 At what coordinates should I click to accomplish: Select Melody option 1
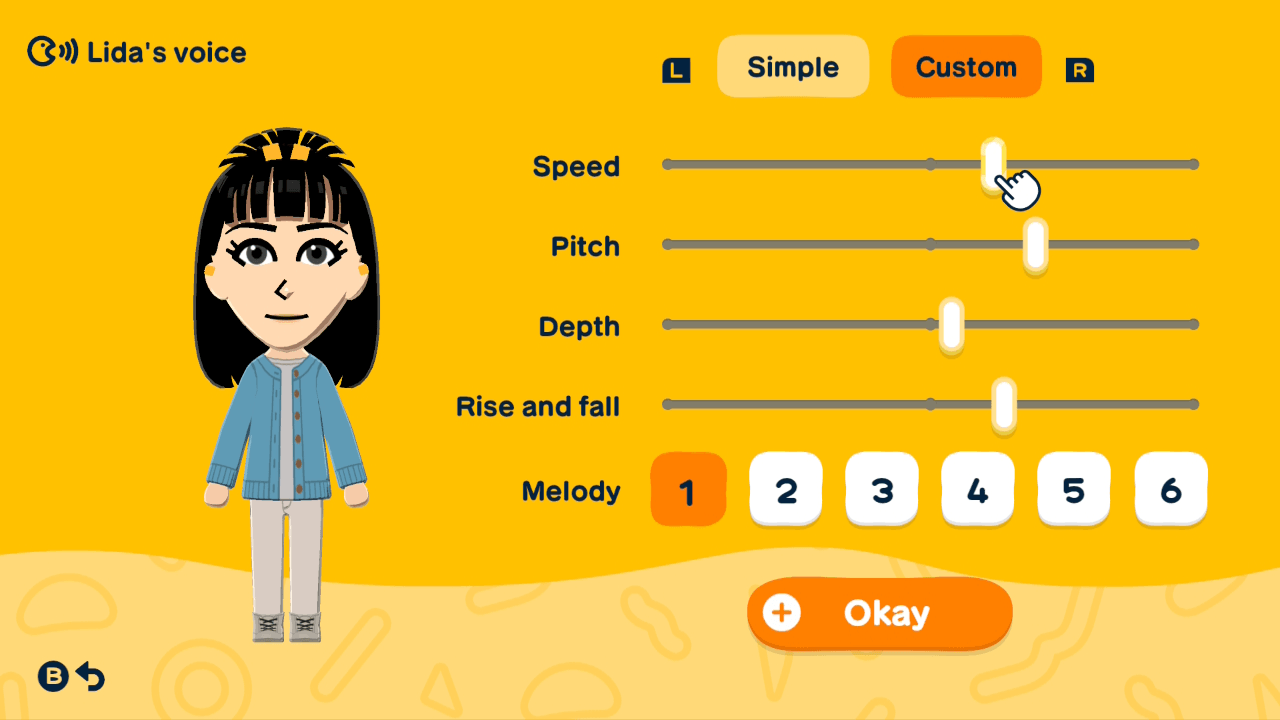coord(688,489)
